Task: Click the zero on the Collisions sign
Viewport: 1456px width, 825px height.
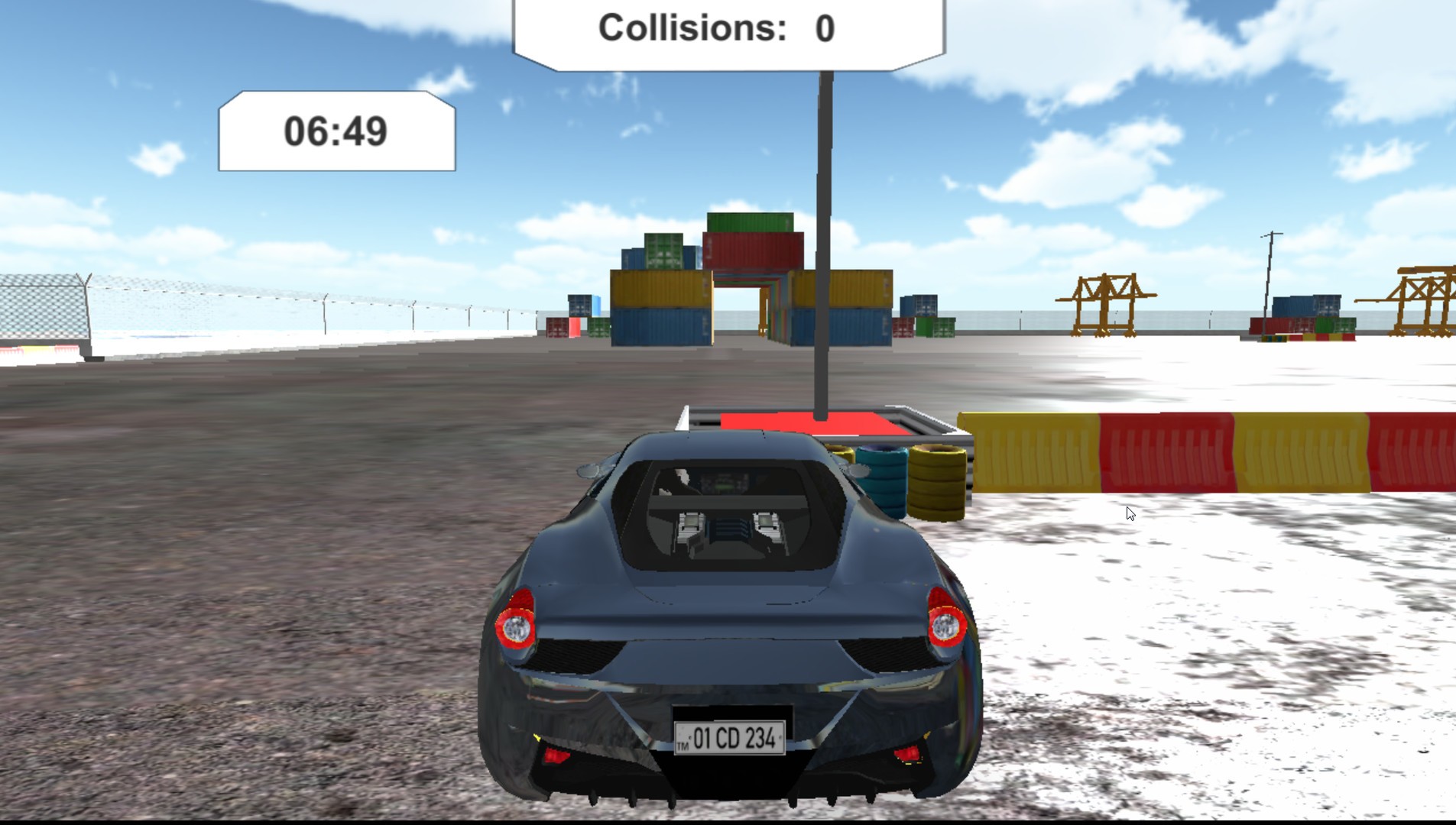Action: (824, 29)
